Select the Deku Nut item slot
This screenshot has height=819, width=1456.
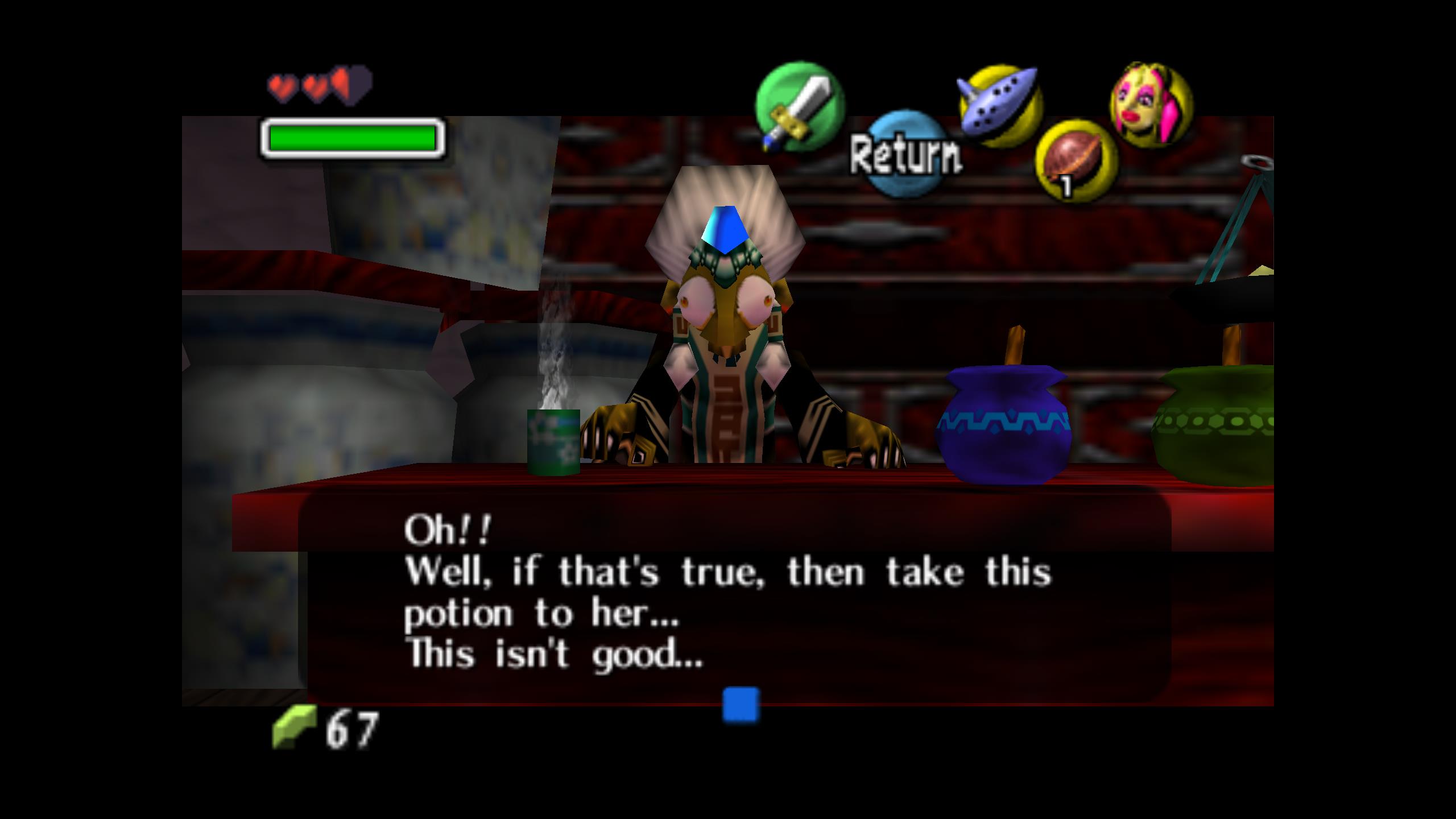pyautogui.click(x=1076, y=162)
